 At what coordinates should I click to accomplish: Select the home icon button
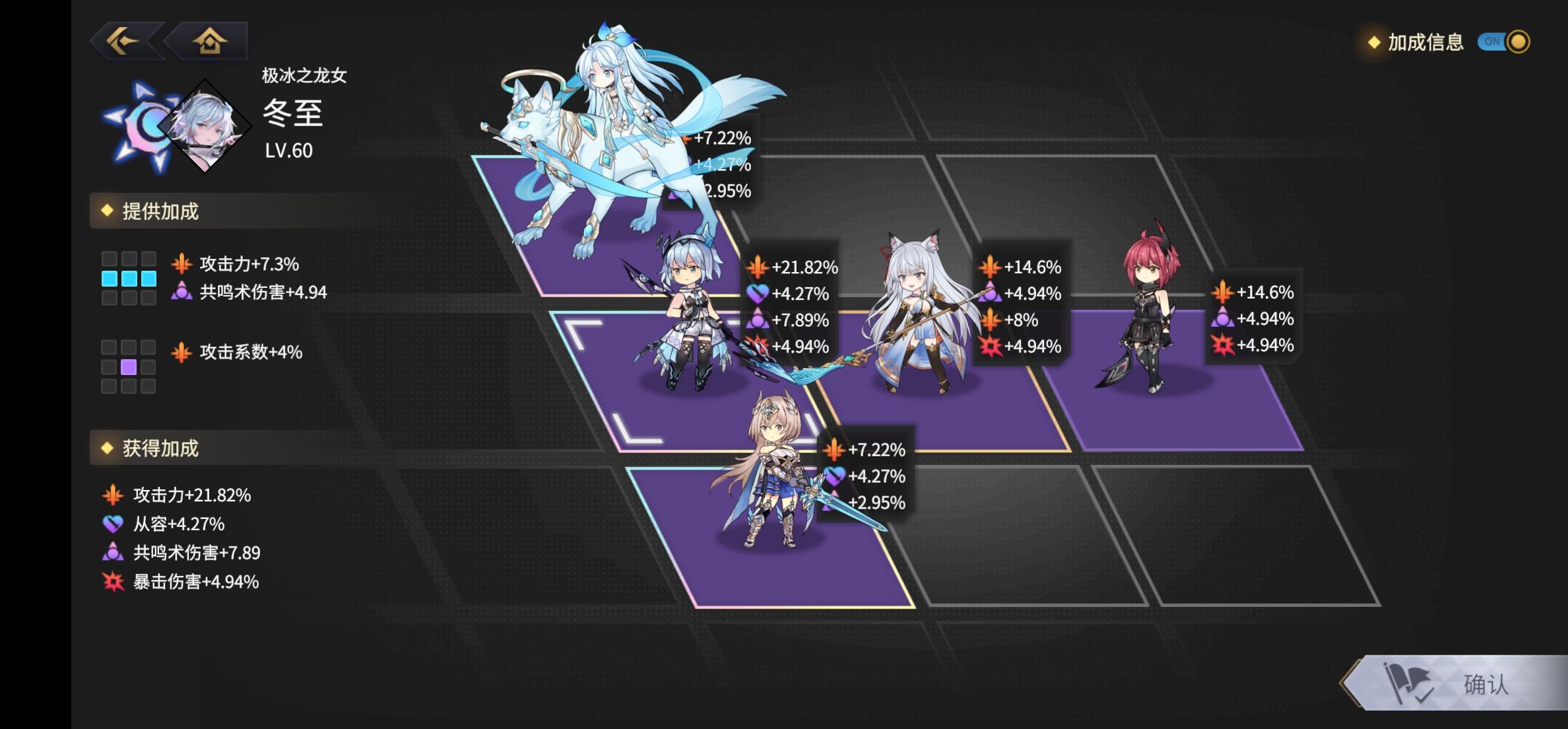point(210,41)
